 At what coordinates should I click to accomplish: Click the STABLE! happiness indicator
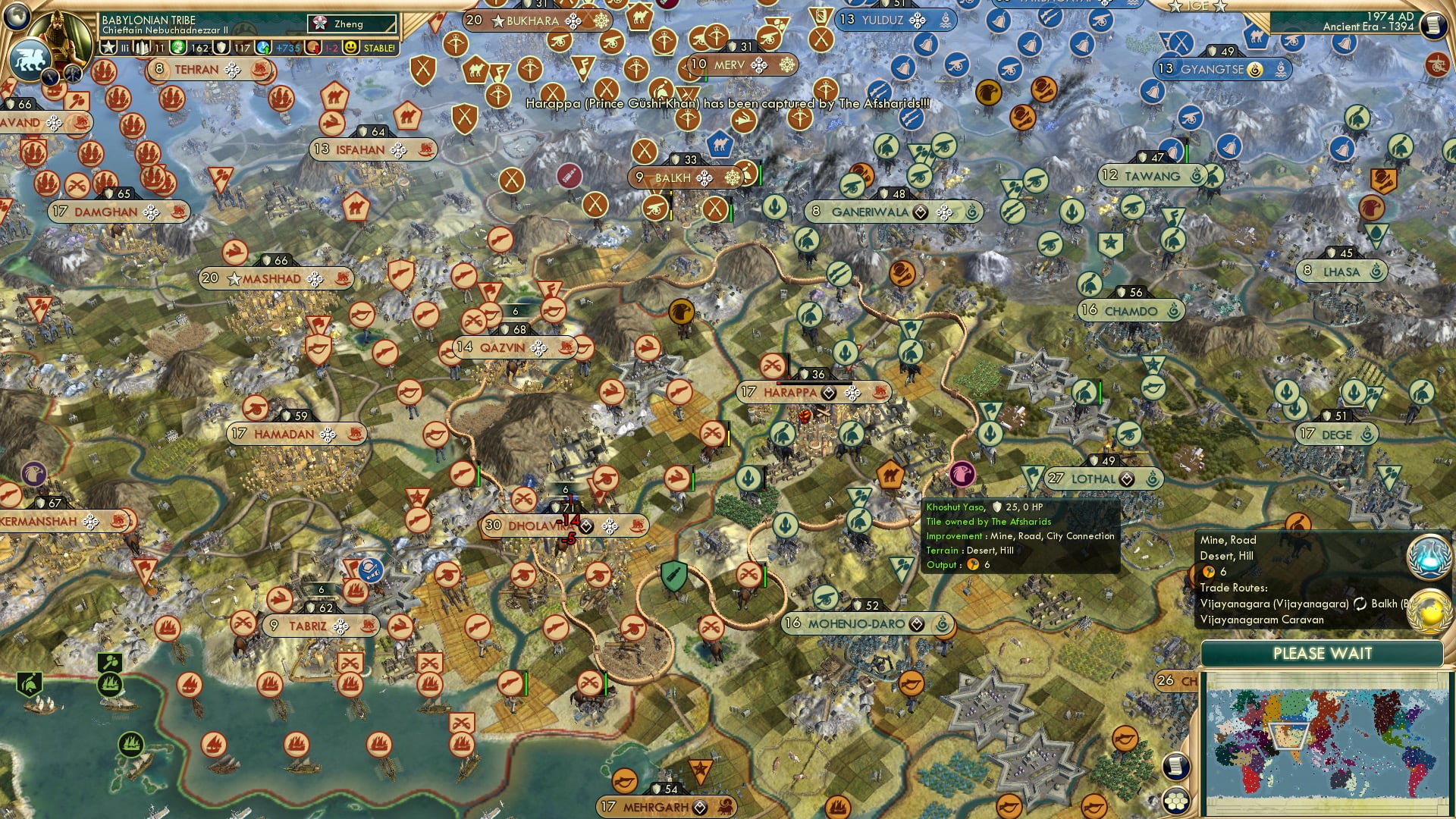(x=373, y=46)
